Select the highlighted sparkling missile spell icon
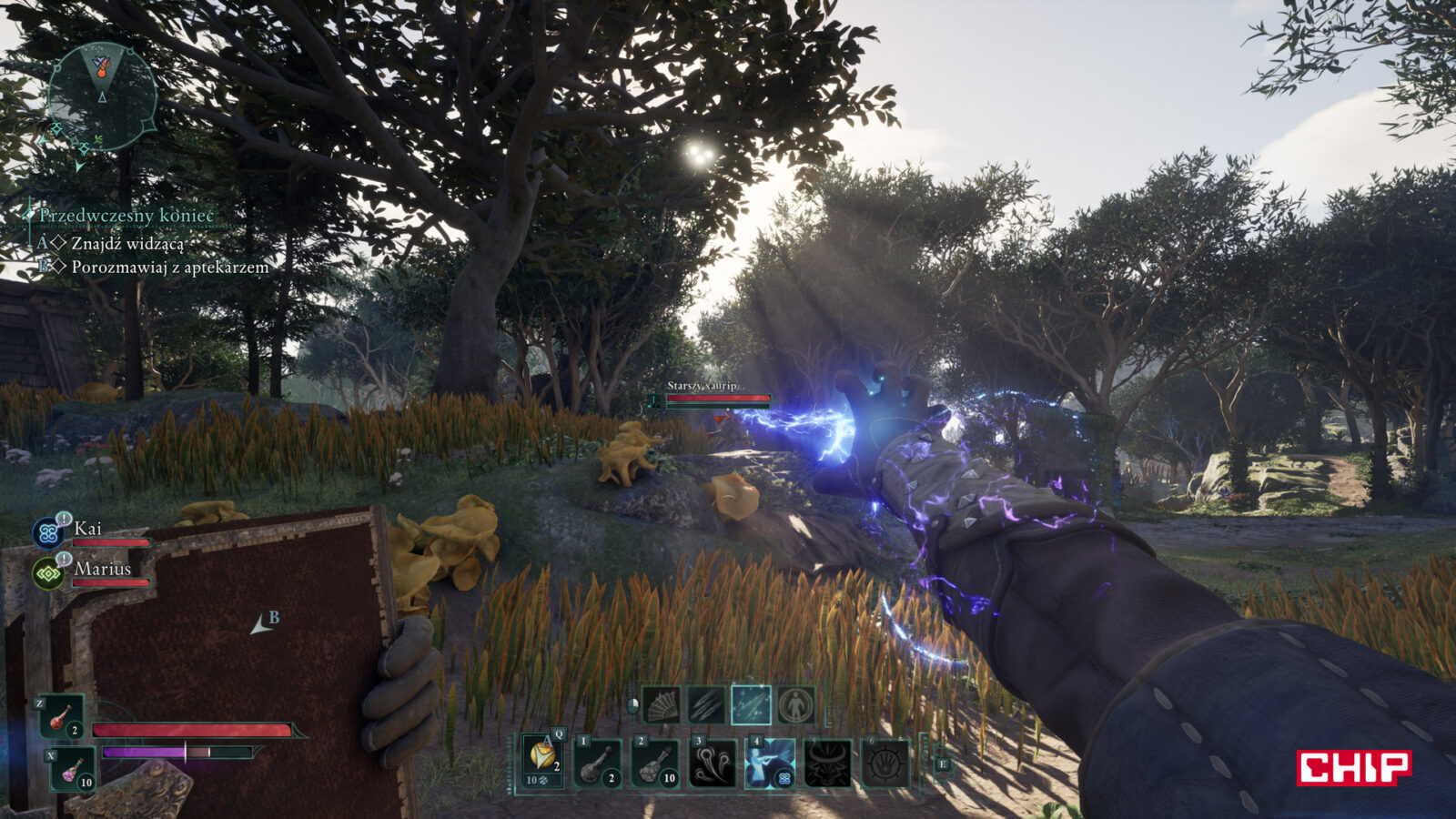Screen dimensions: 1456x819 pos(751,705)
